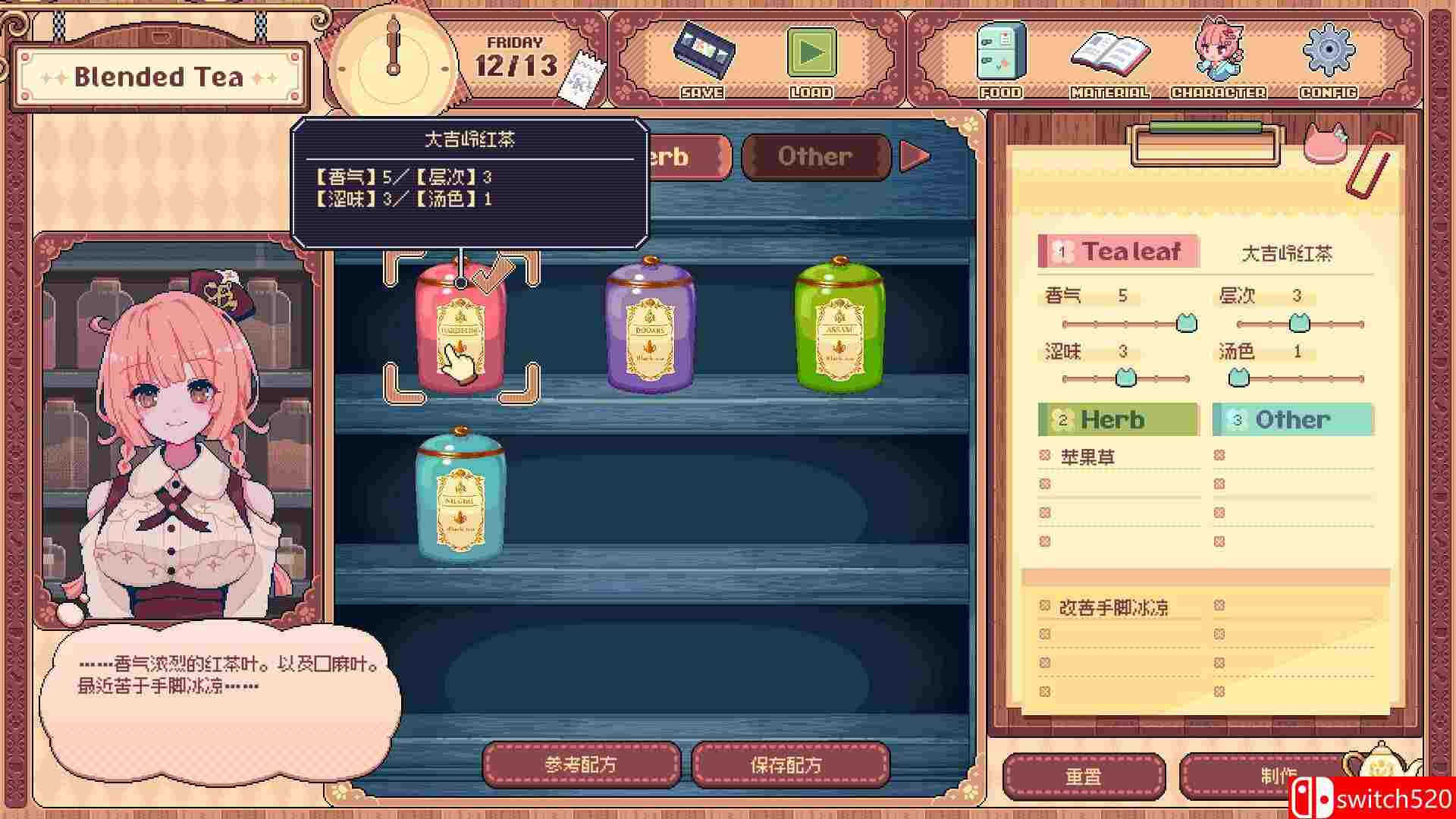Open the Character menu icon
Screen dimensions: 1456x819
click(x=1219, y=52)
